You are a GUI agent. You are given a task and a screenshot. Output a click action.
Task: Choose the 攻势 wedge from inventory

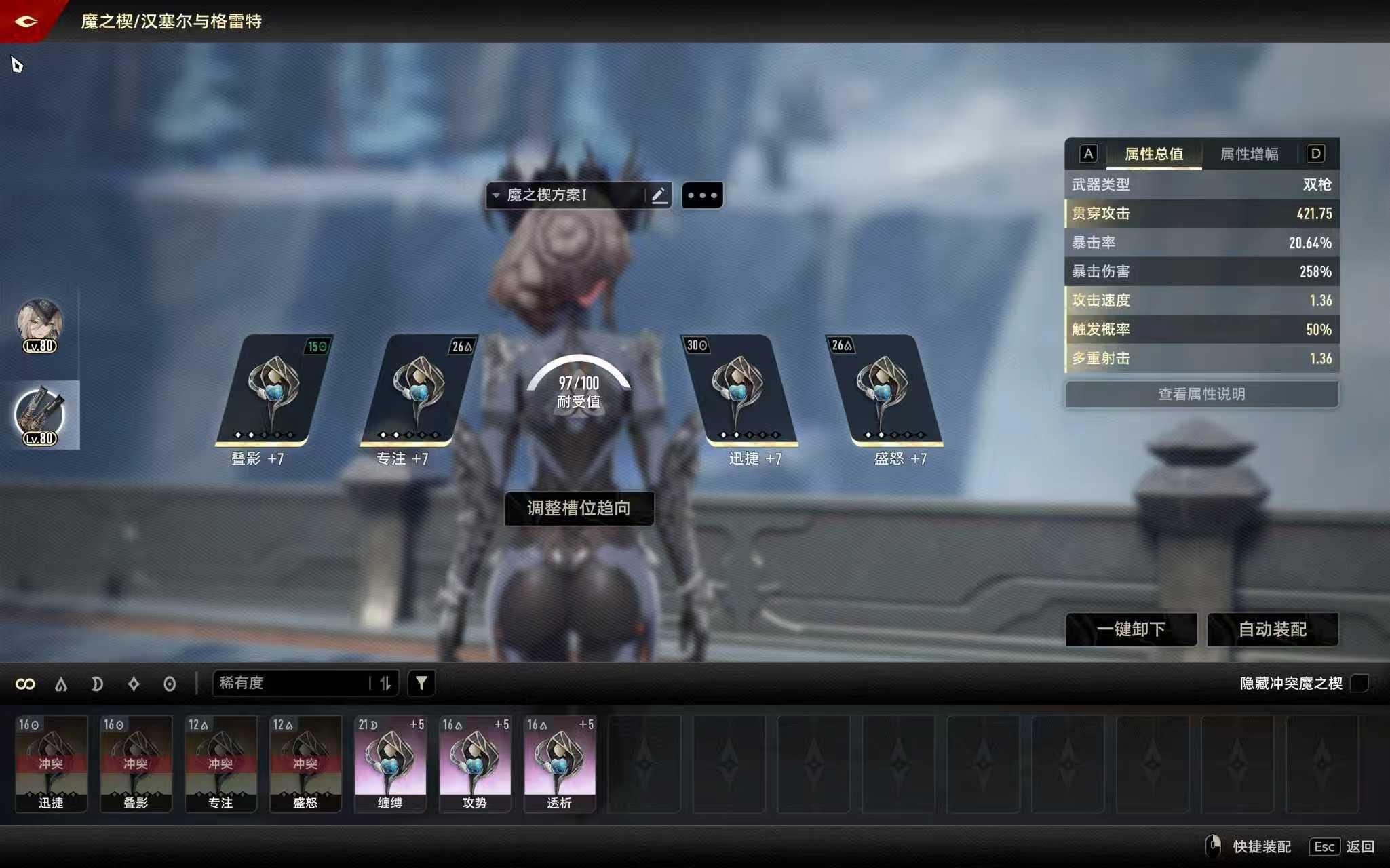point(475,764)
